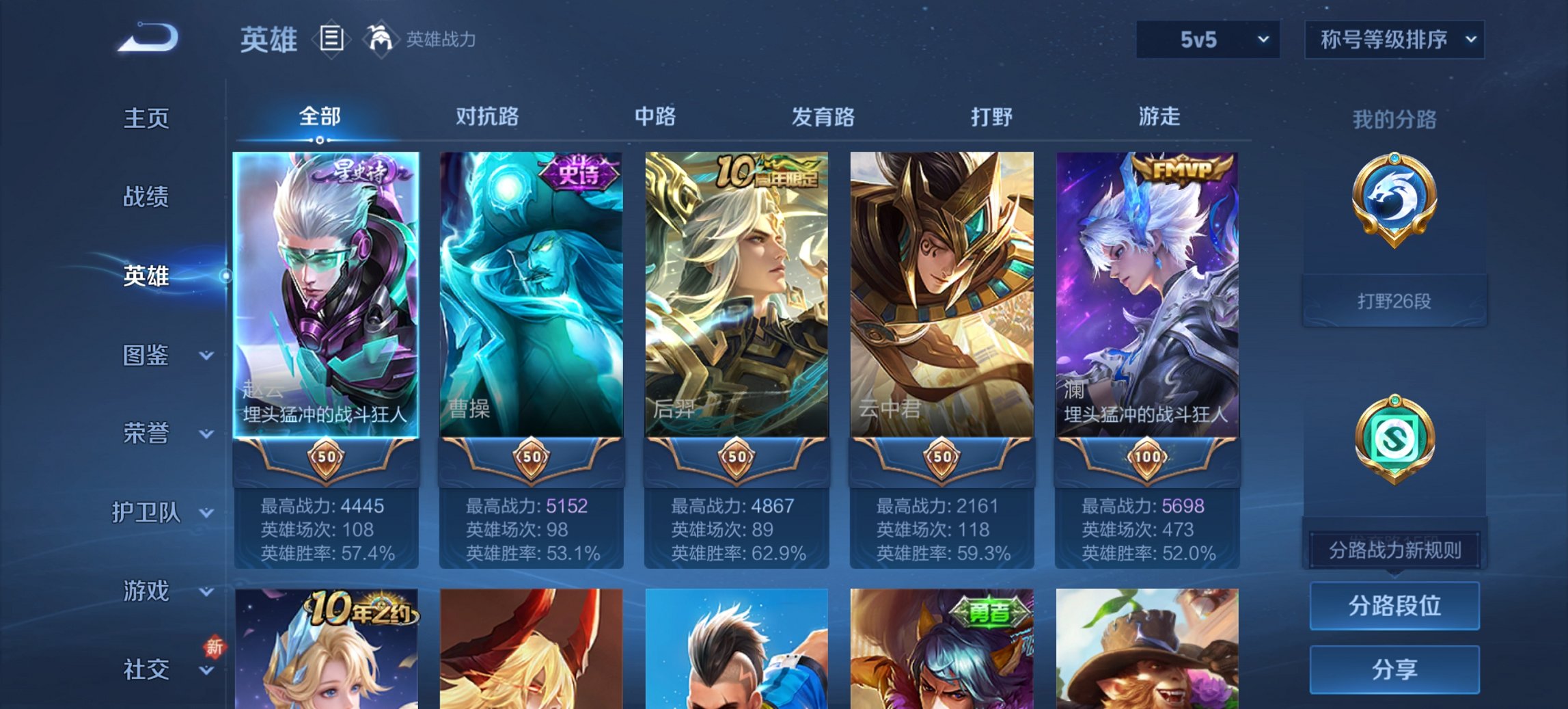Click the jungle lane badge under 我的分路
The image size is (1568, 709).
point(1394,198)
